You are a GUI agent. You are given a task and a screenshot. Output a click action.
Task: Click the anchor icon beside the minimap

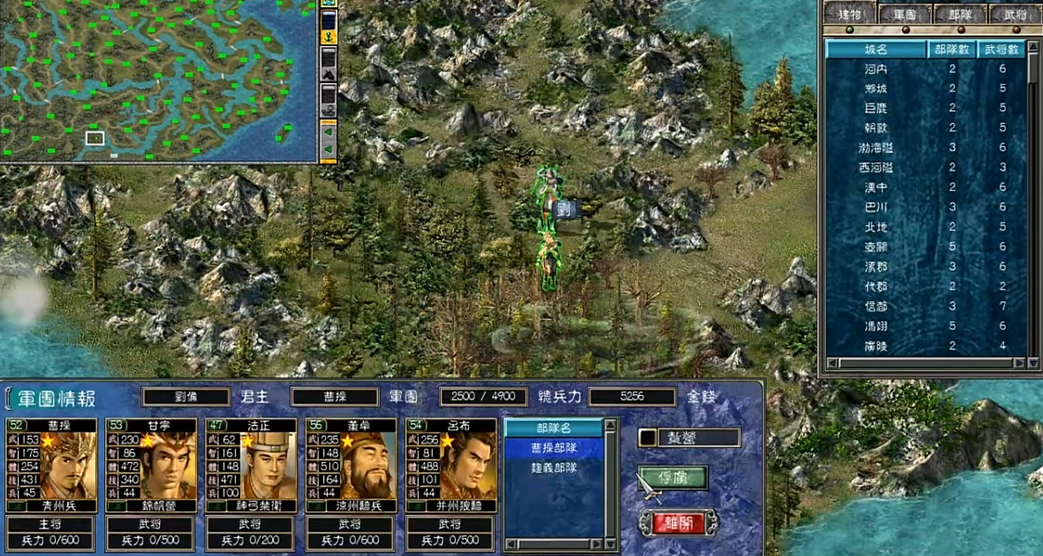pyautogui.click(x=328, y=36)
